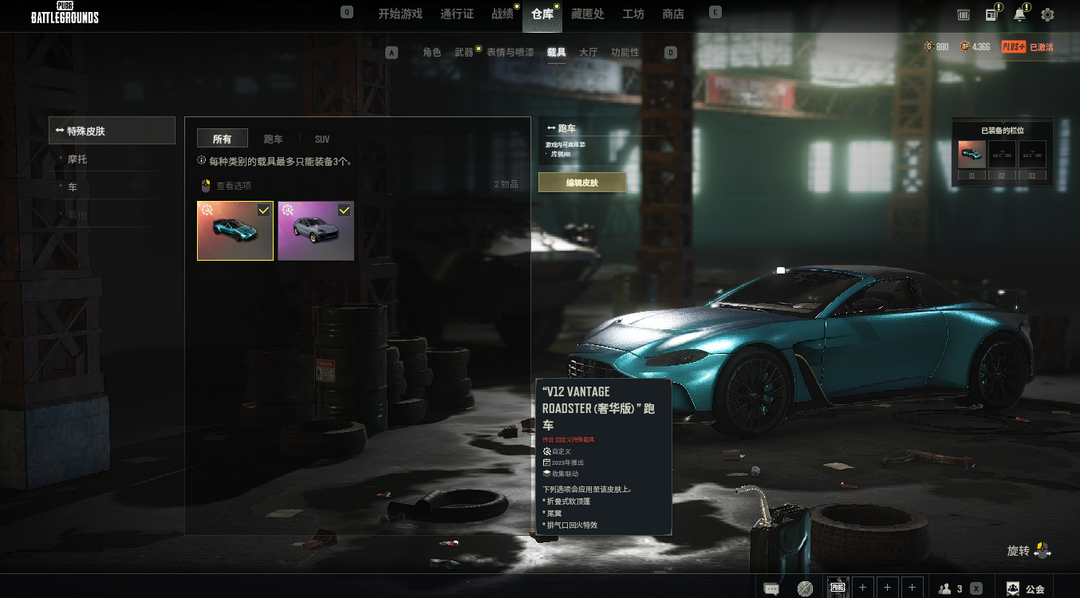
Task: Switch to the 大厅 lobby sub-tab
Action: pos(588,52)
